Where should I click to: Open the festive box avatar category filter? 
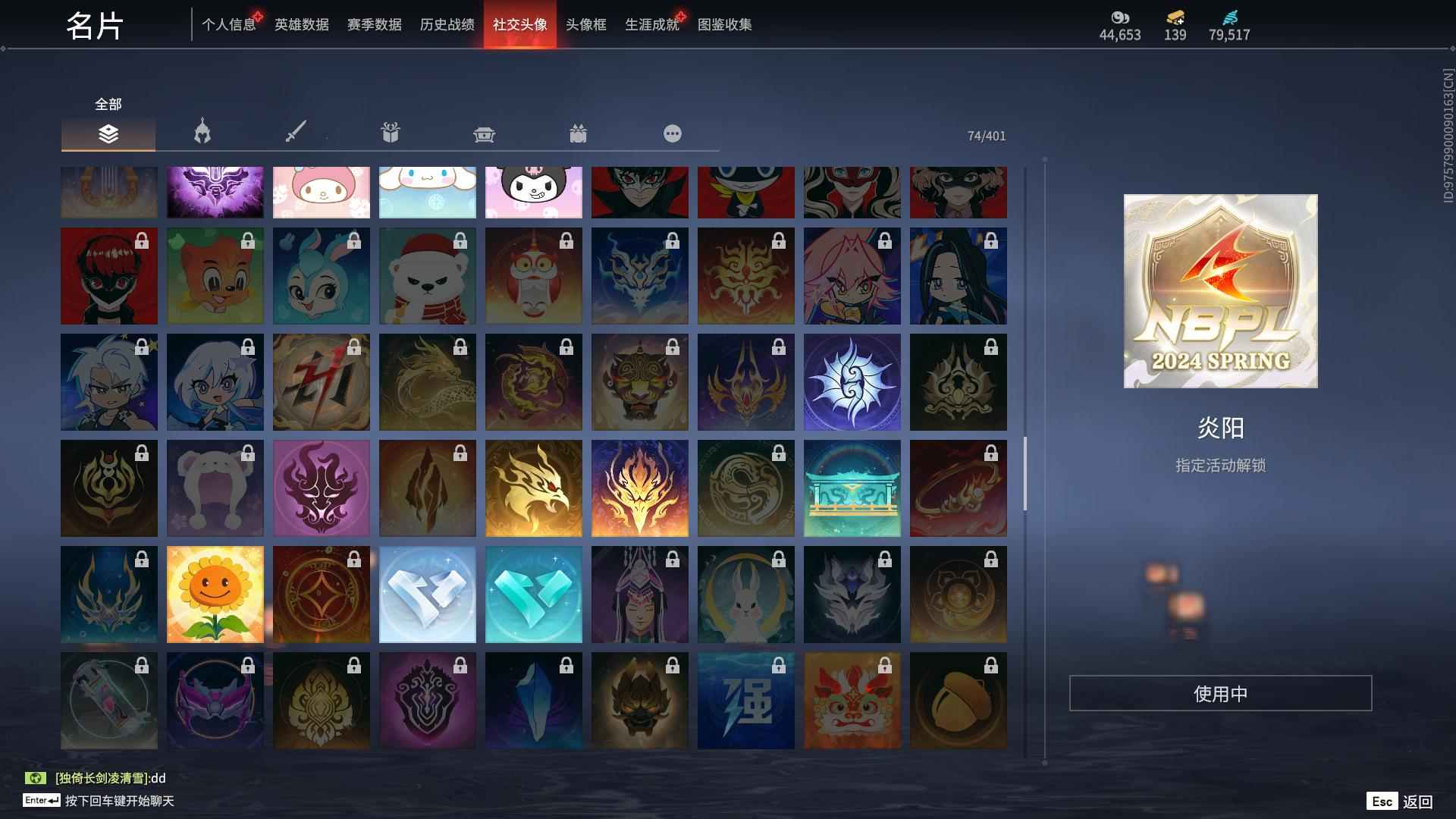(x=579, y=133)
